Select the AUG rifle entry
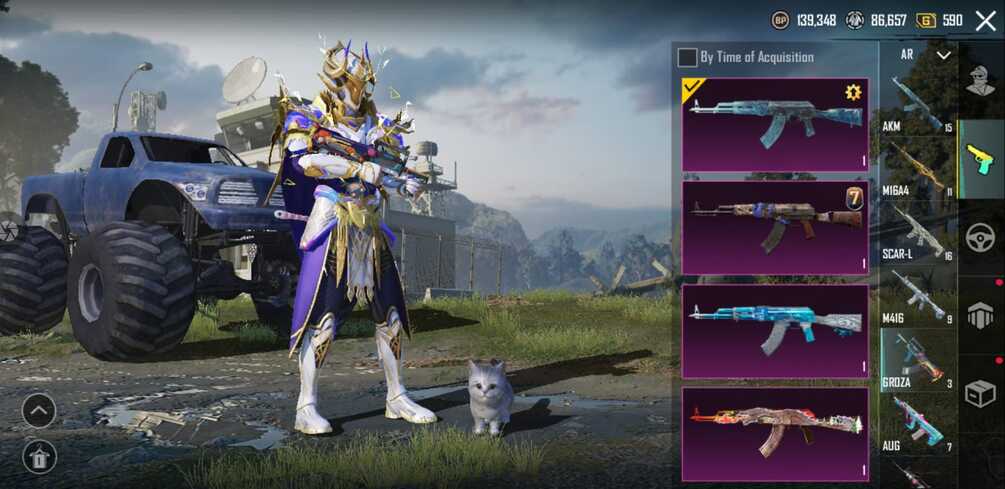The image size is (1005, 489). coord(916,423)
